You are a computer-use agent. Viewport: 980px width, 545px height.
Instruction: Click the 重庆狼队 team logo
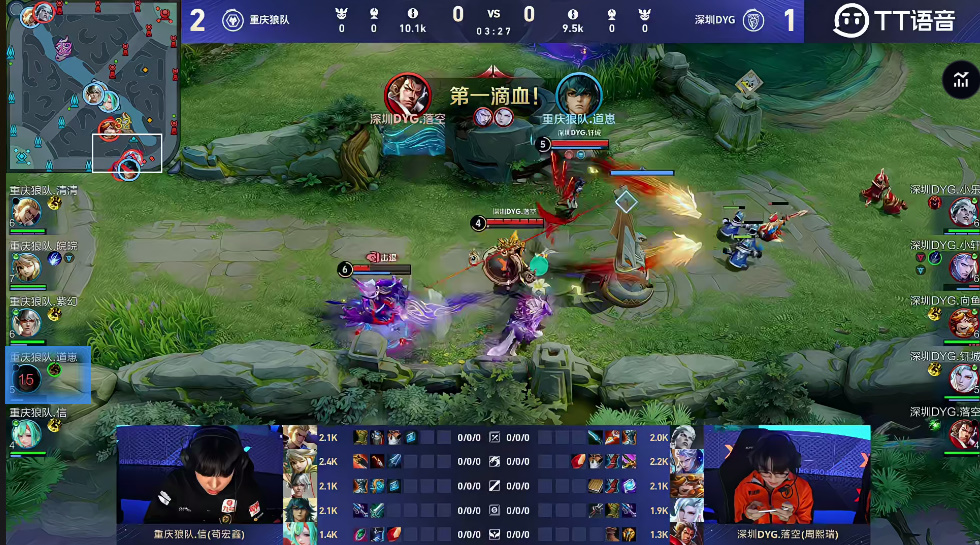pyautogui.click(x=230, y=19)
